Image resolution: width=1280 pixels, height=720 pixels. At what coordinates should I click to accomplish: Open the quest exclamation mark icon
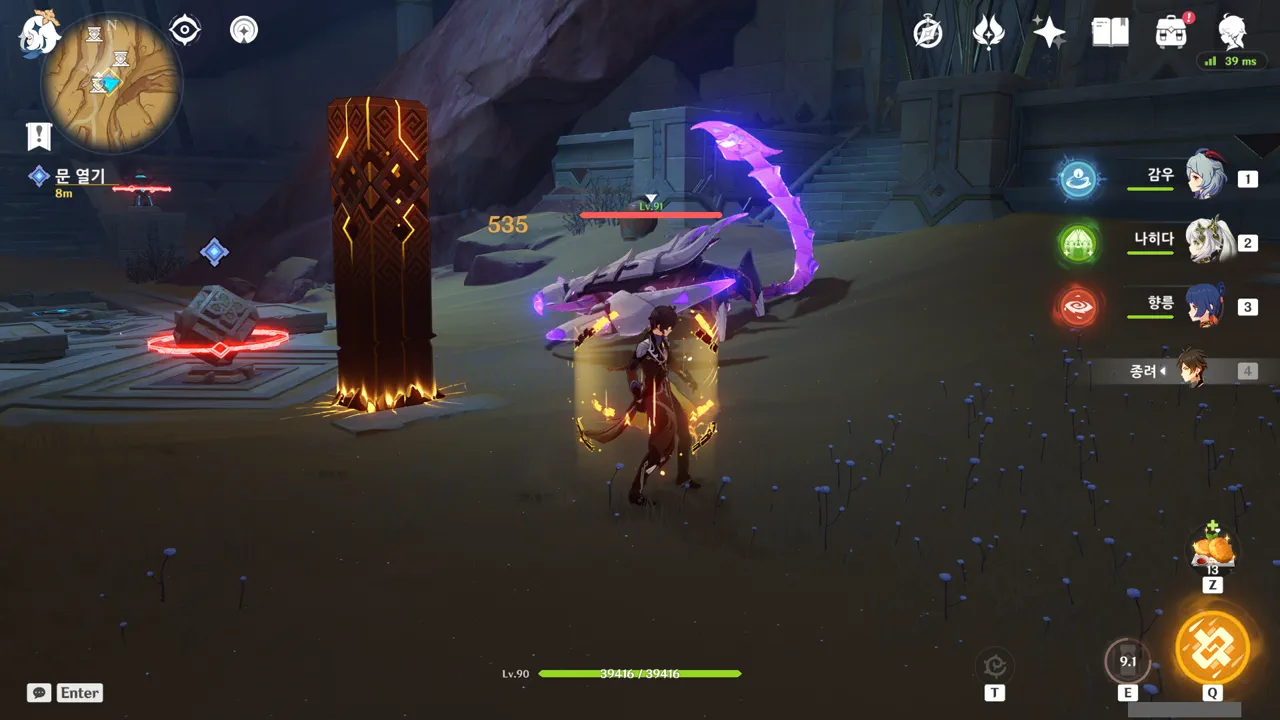point(39,136)
